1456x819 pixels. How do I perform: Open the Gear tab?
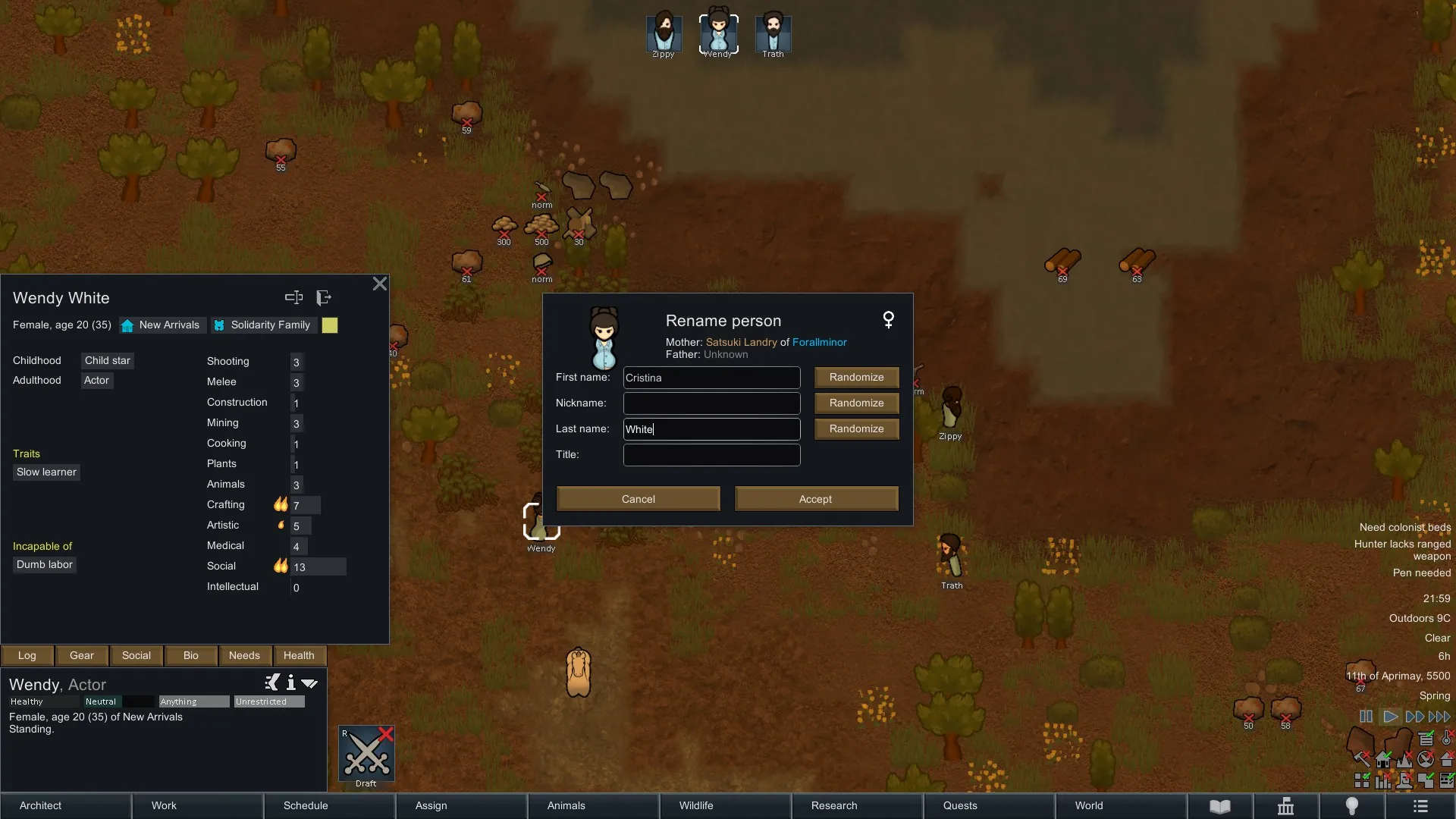point(82,656)
